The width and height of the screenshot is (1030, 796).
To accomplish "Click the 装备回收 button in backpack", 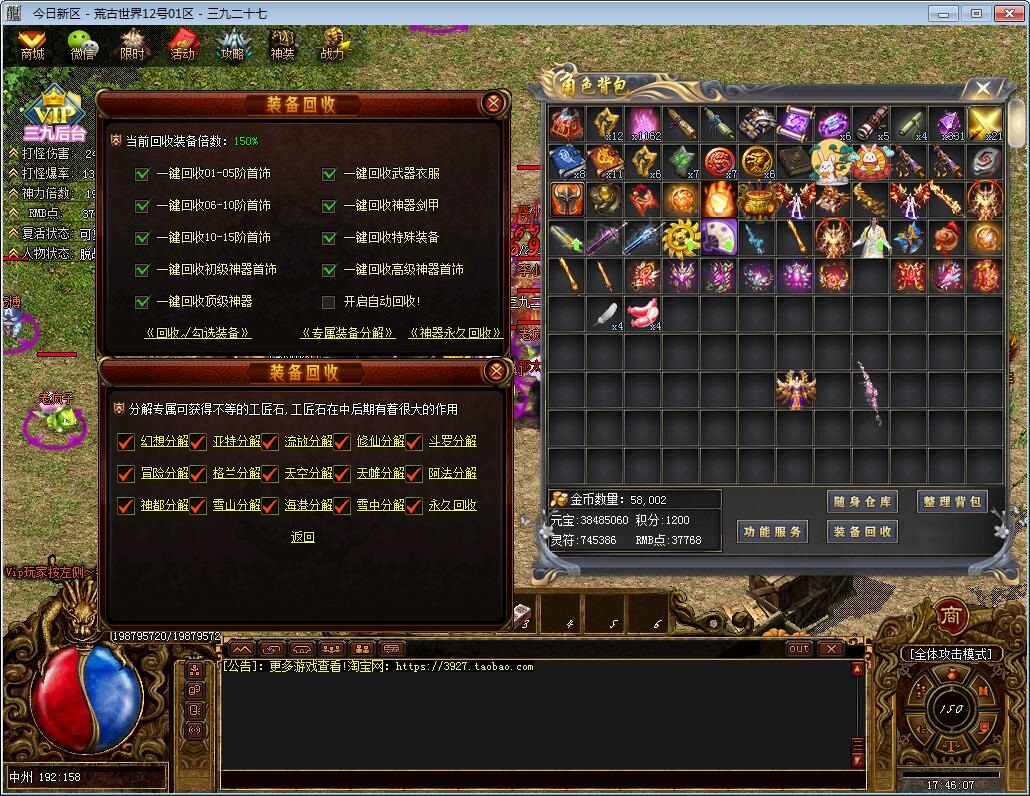I will click(862, 532).
